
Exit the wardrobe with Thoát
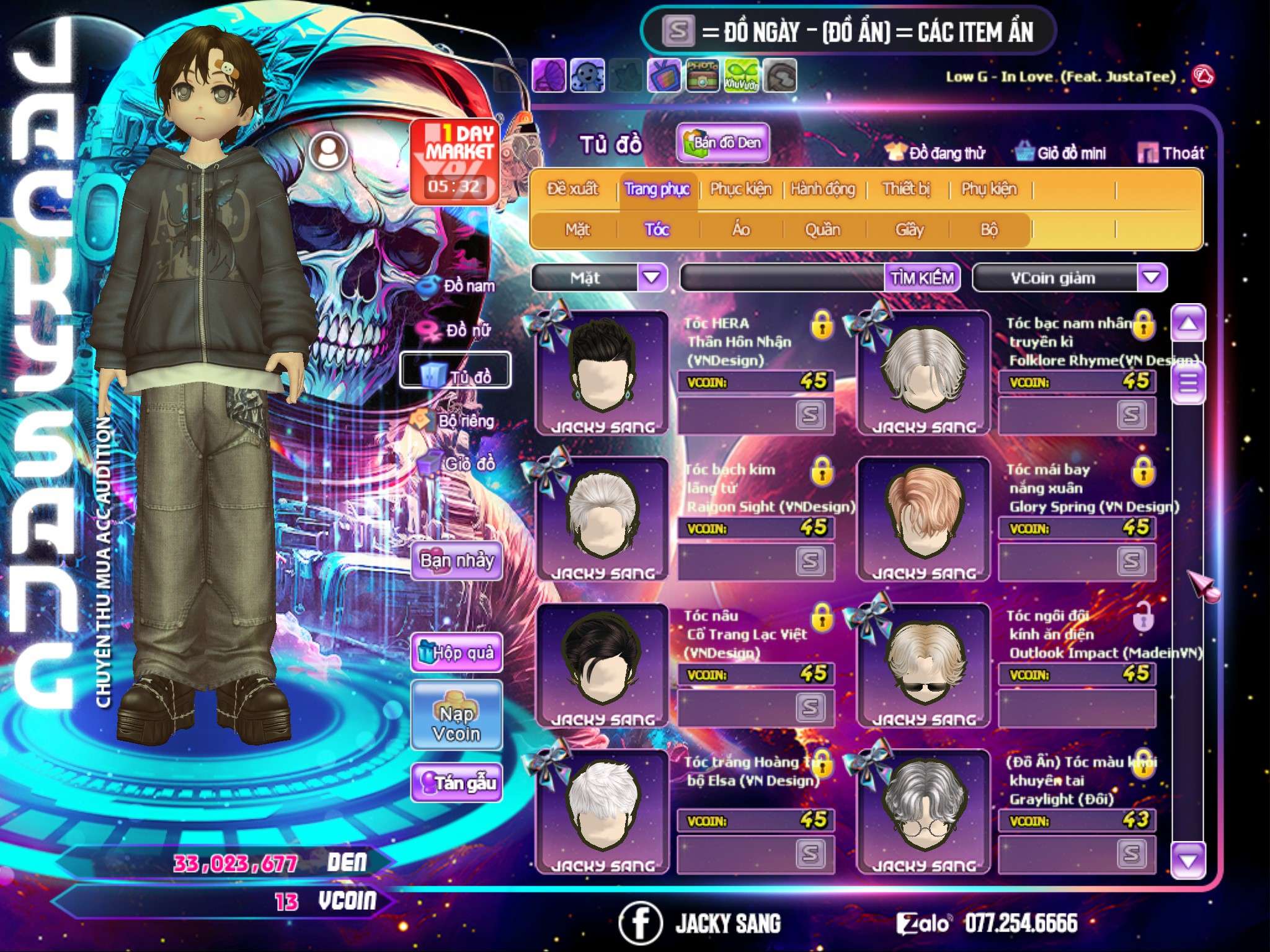1171,153
